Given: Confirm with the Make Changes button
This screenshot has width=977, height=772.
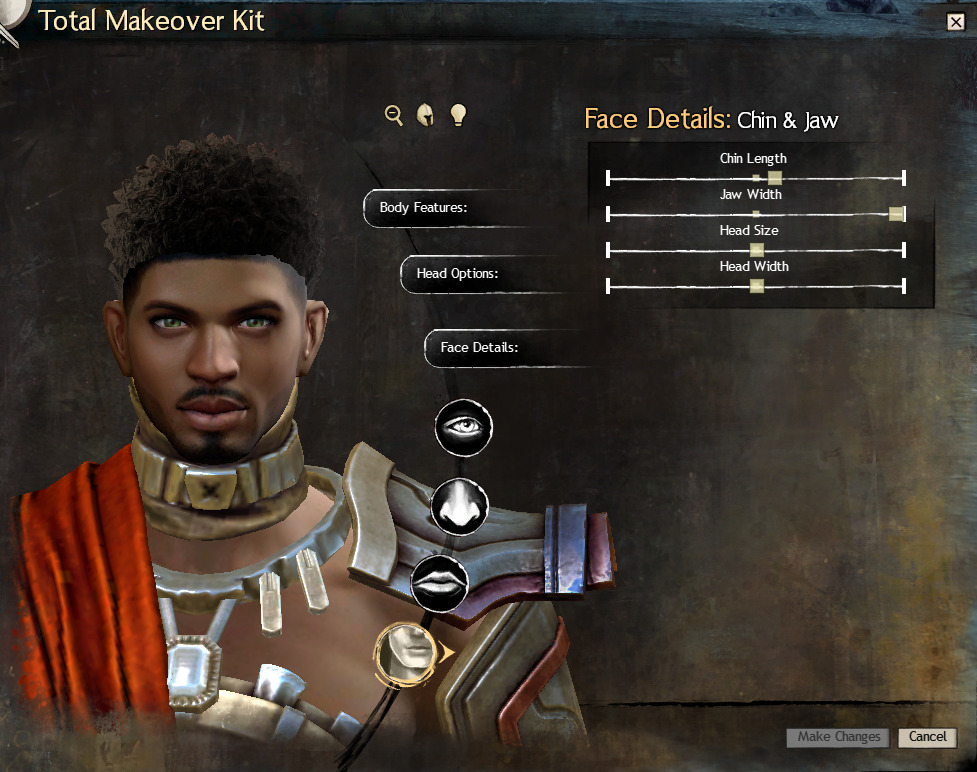Looking at the screenshot, I should point(838,737).
